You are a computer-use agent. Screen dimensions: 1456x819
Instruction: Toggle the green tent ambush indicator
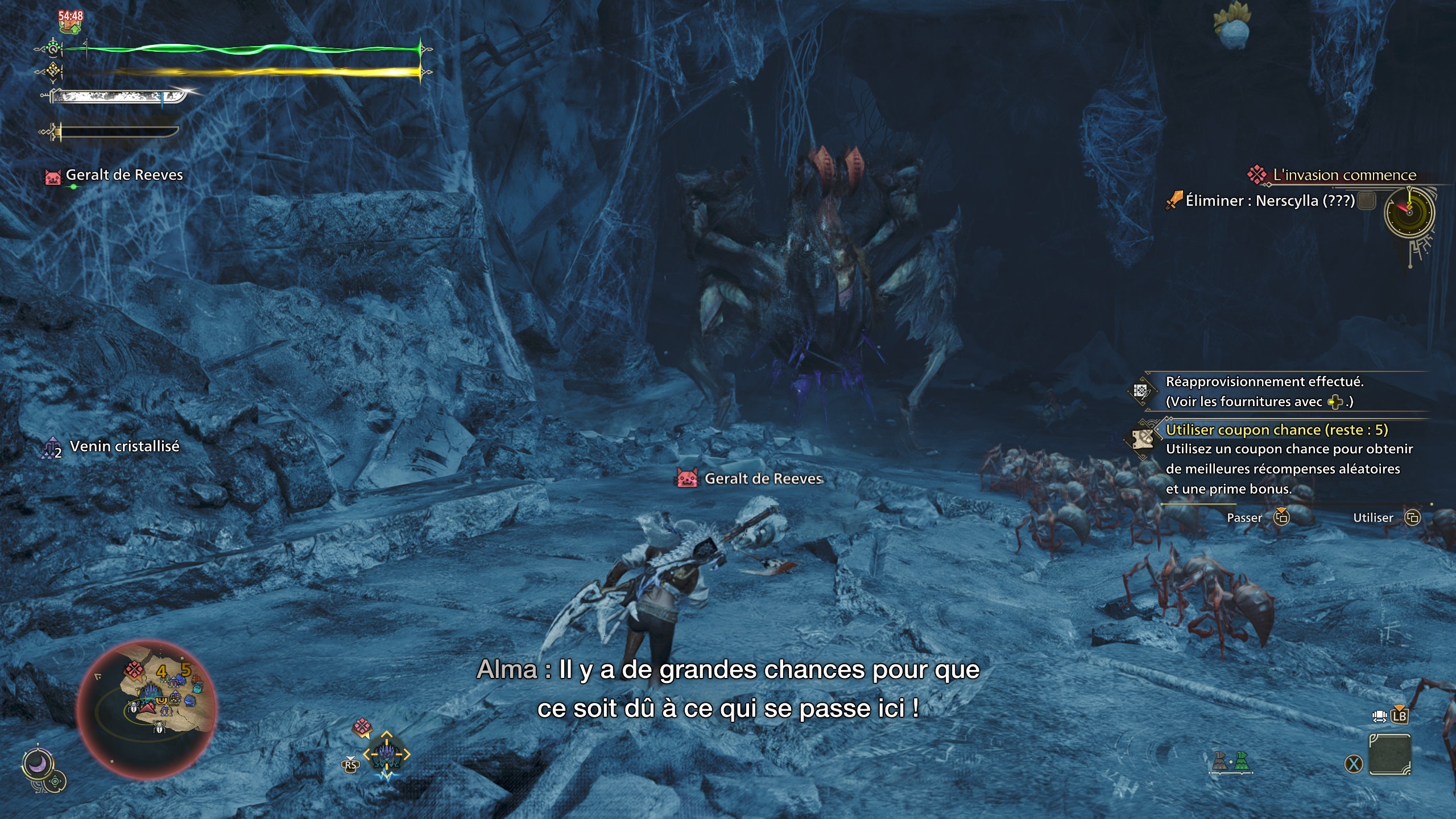(1242, 761)
